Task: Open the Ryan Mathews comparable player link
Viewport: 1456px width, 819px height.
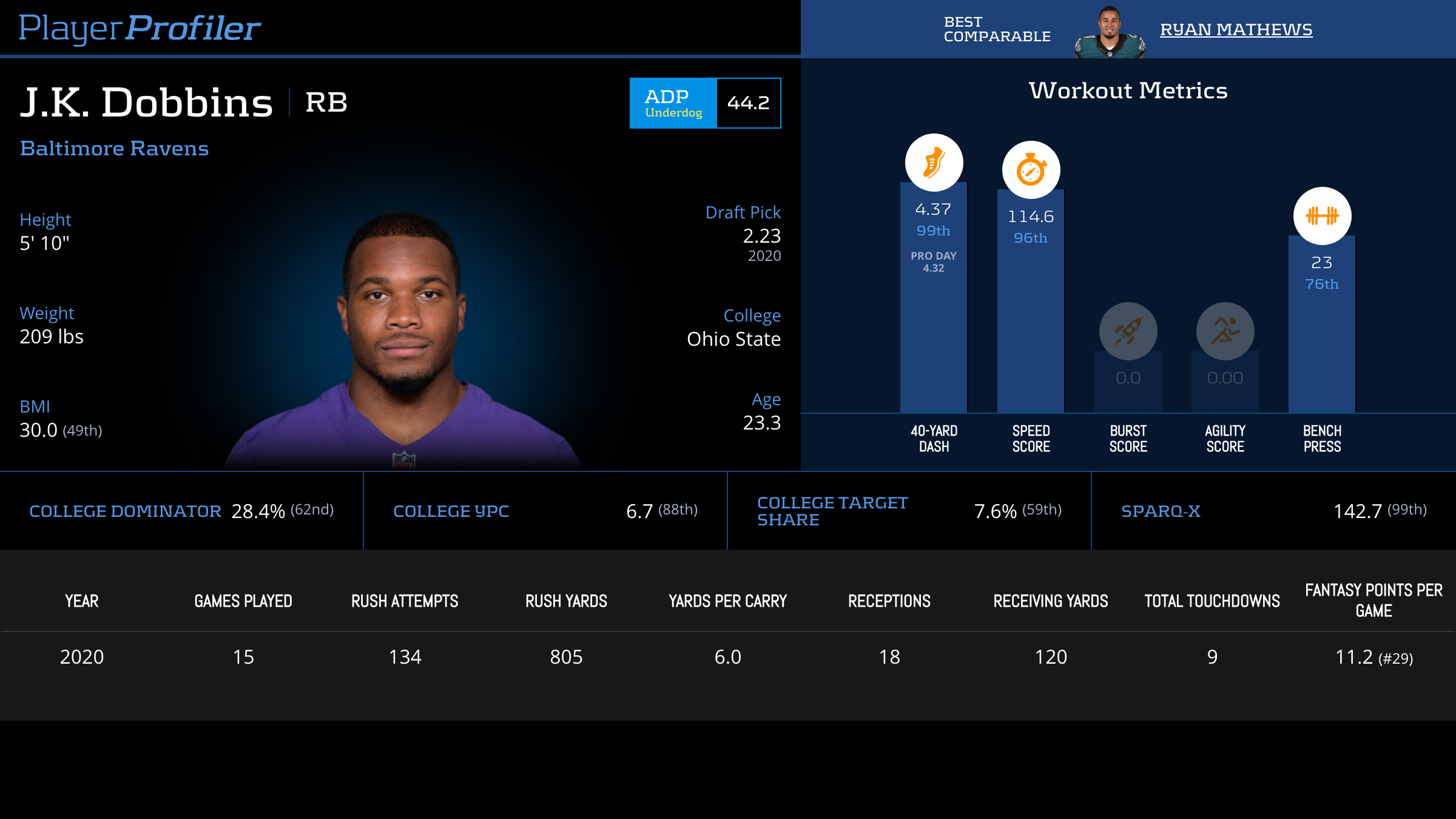Action: point(1236,30)
